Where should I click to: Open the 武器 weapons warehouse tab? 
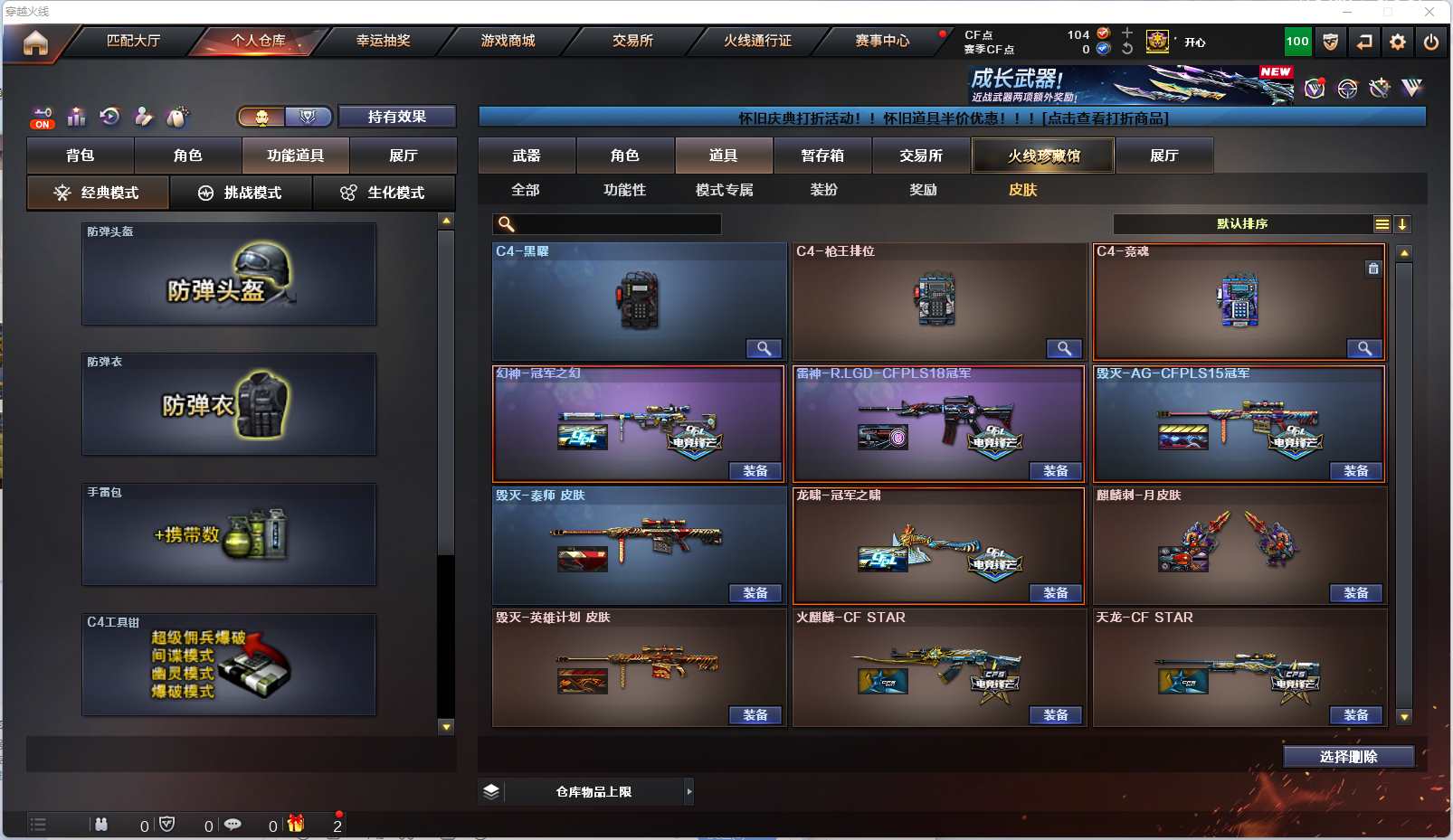(x=527, y=156)
